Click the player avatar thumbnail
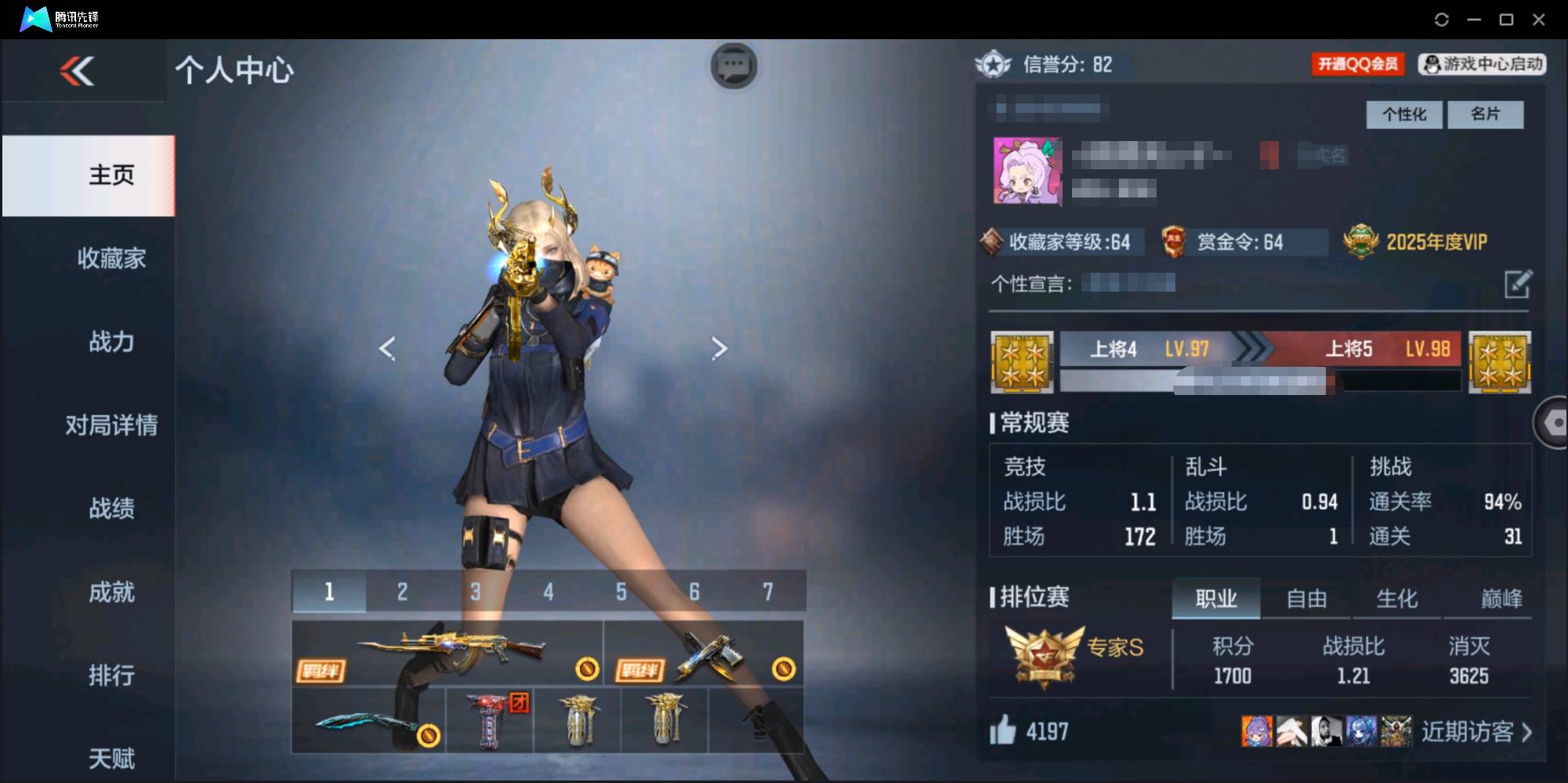 tap(1027, 171)
